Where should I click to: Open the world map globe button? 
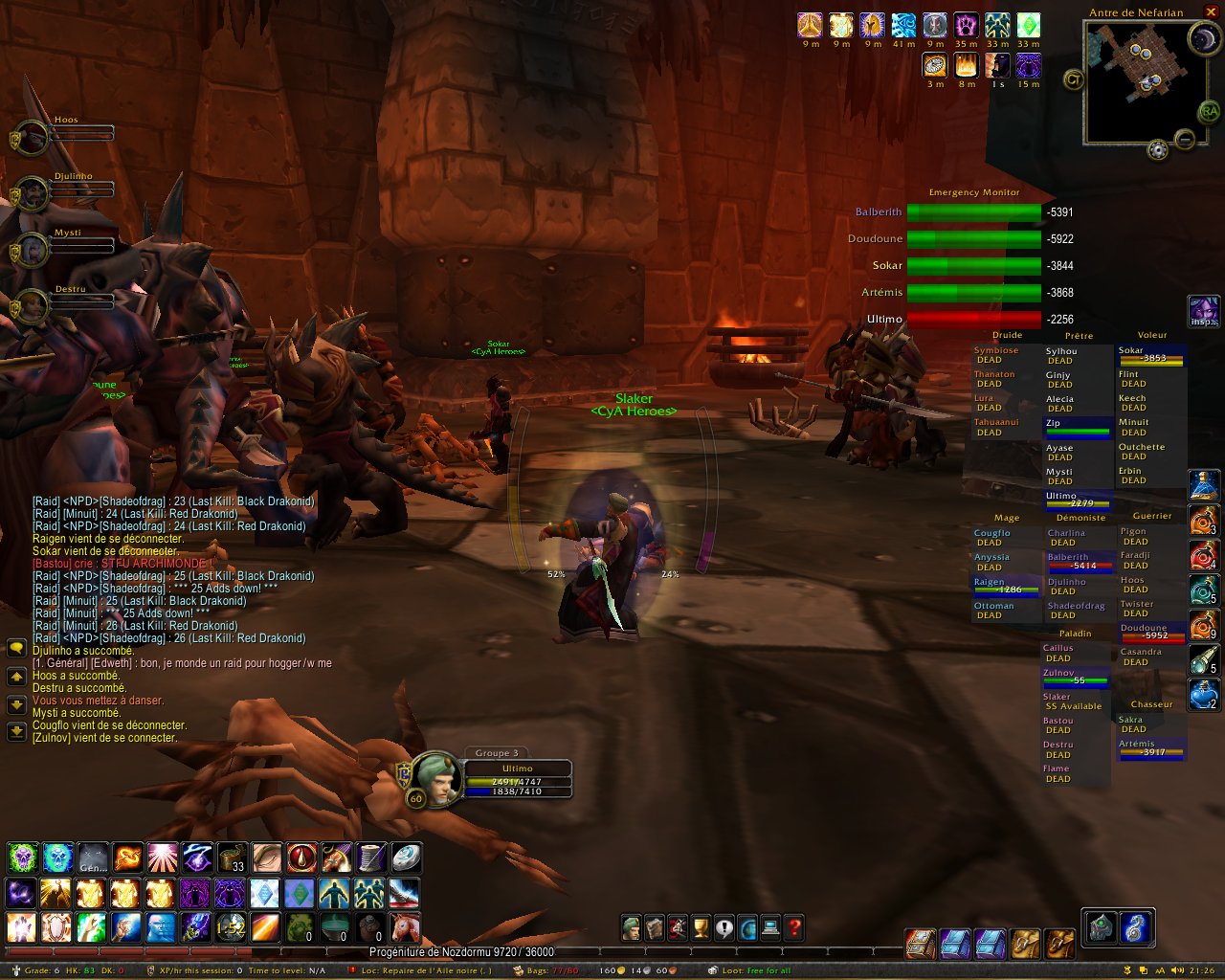click(x=747, y=927)
